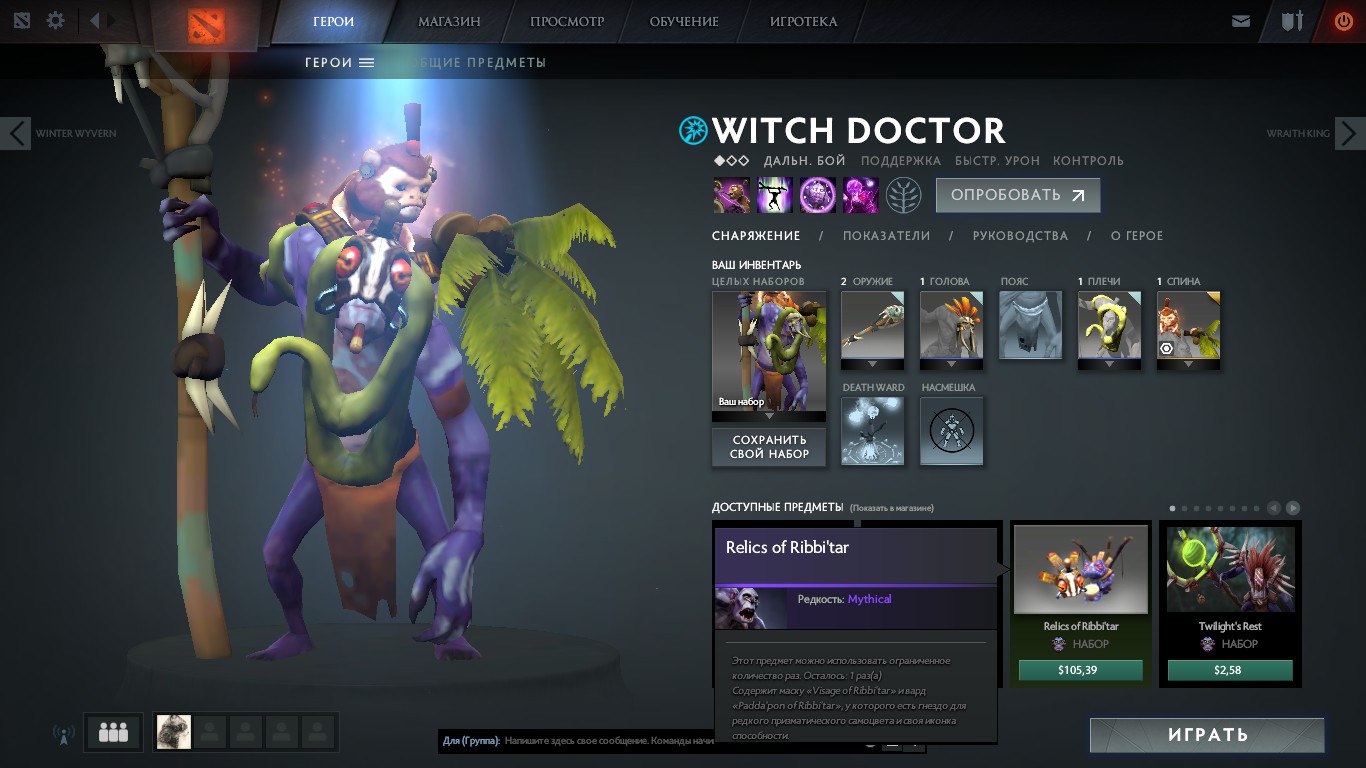Image resolution: width=1366 pixels, height=768 pixels.
Task: Open the Насмешка taunt slot
Action: tap(952, 431)
